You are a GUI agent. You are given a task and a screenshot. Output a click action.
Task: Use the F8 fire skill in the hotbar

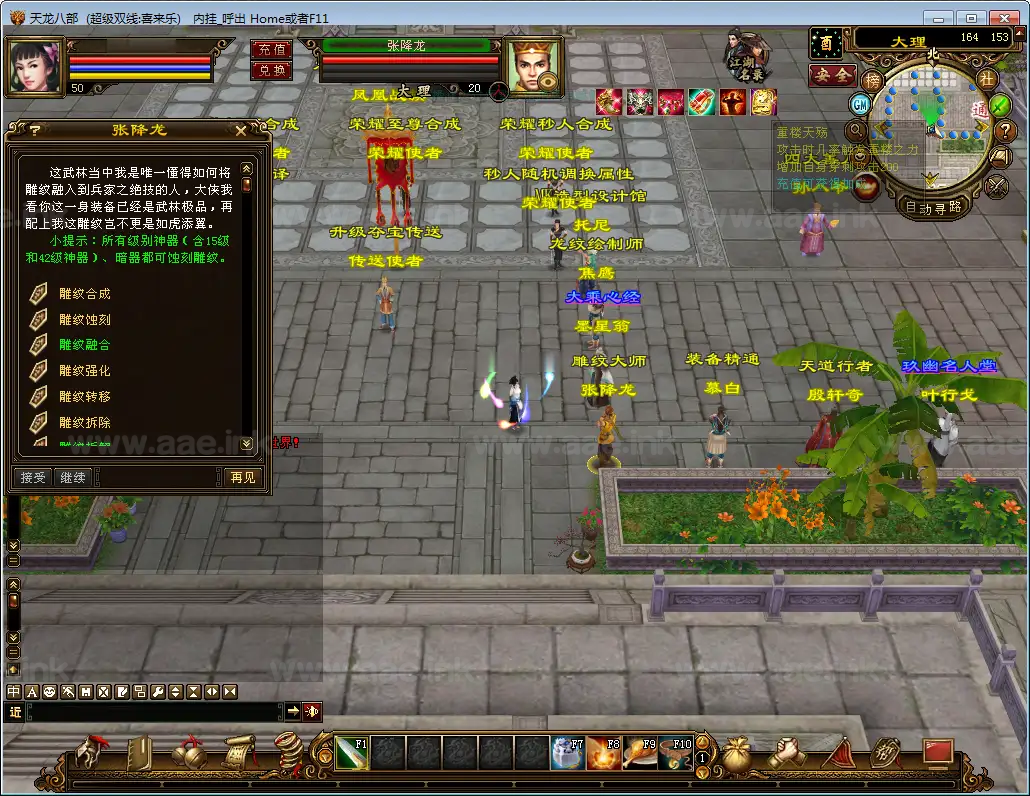pyautogui.click(x=603, y=753)
